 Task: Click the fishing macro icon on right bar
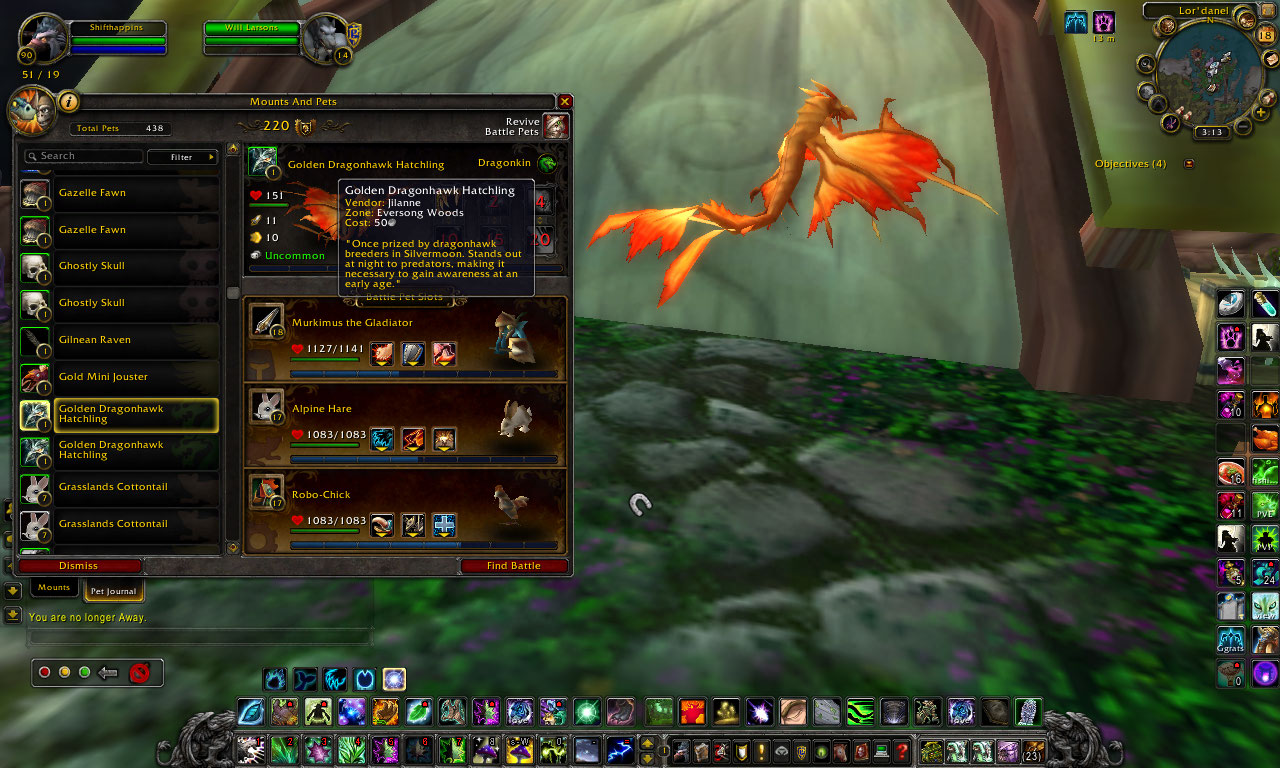click(x=1263, y=472)
